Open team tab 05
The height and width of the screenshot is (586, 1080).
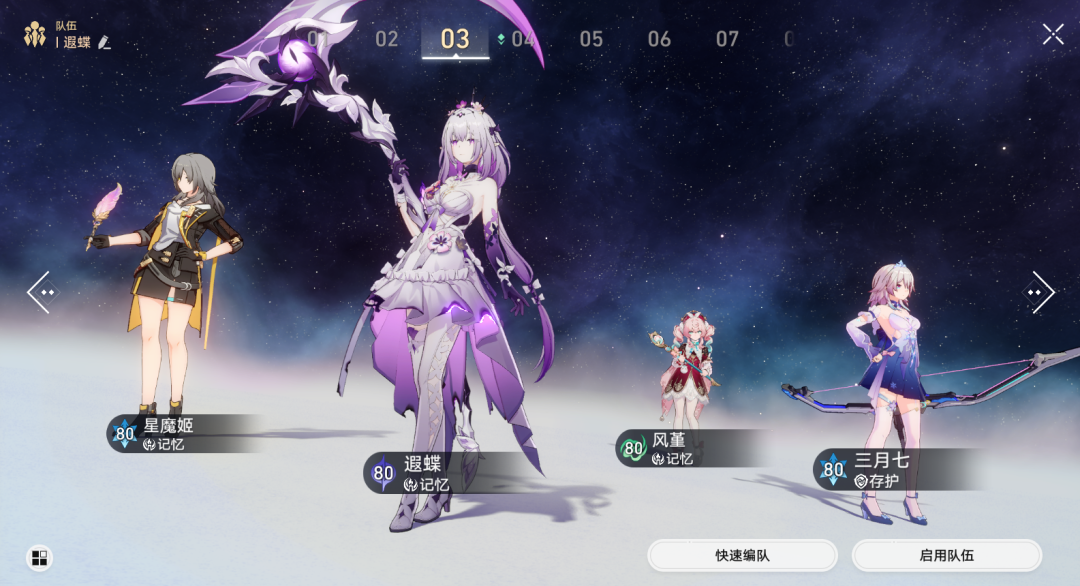click(591, 39)
